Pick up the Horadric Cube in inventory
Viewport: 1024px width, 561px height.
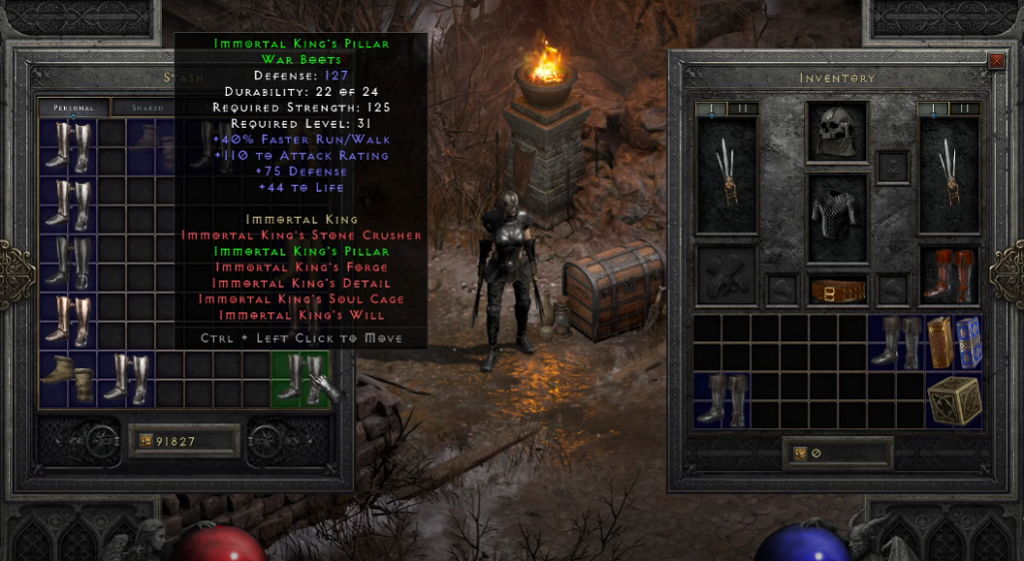tap(954, 401)
